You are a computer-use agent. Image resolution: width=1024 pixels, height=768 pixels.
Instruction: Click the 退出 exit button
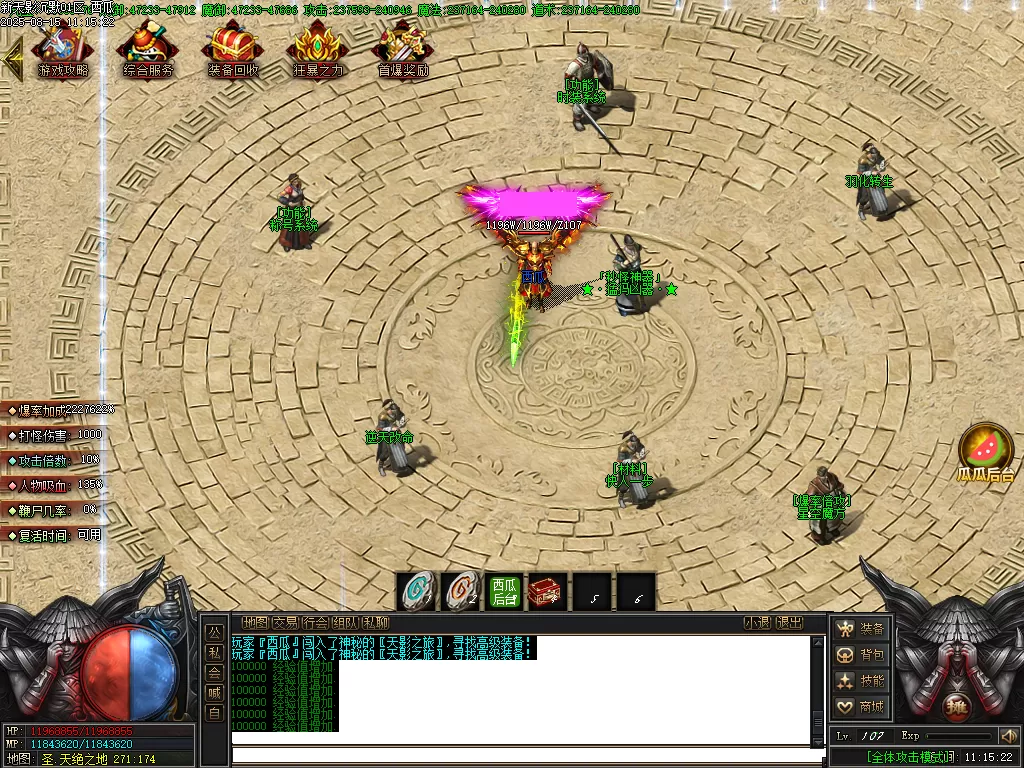(x=790, y=623)
